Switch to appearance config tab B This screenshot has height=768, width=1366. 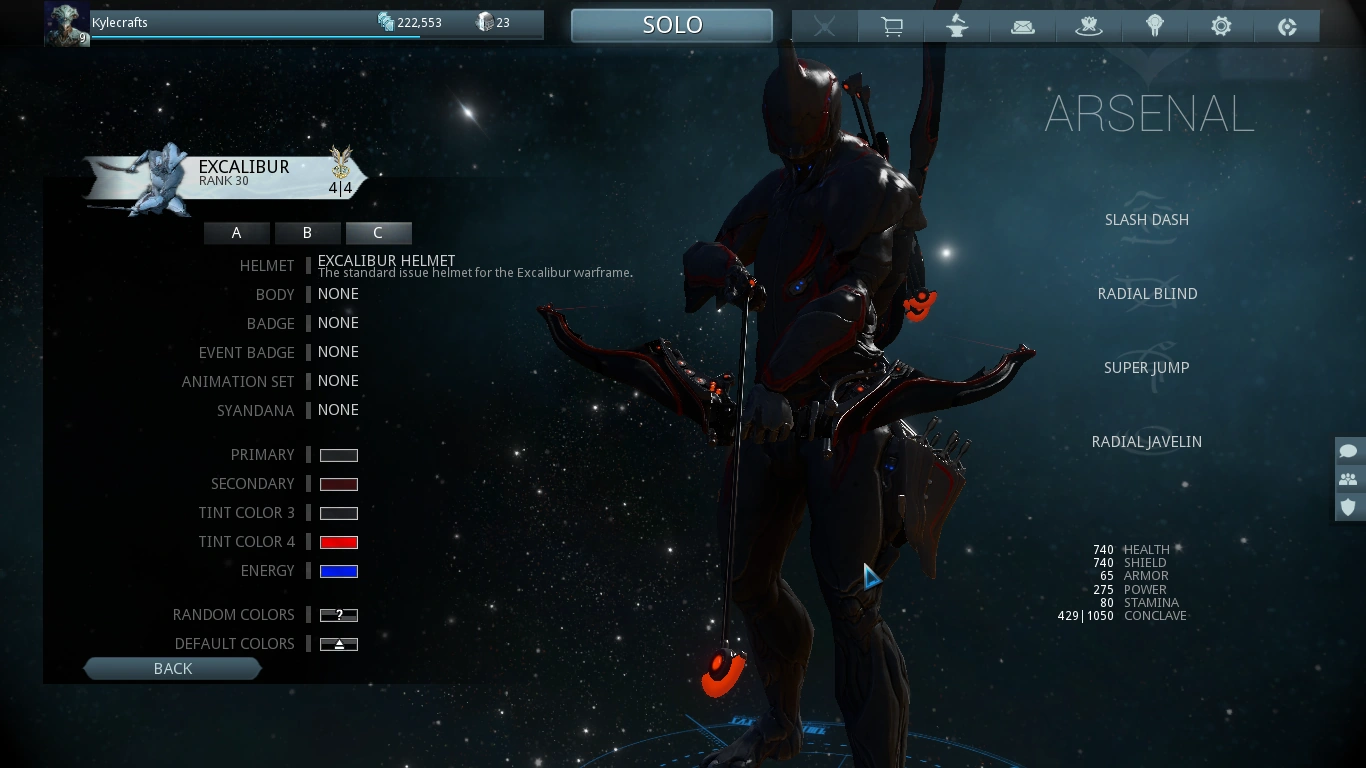click(x=307, y=232)
